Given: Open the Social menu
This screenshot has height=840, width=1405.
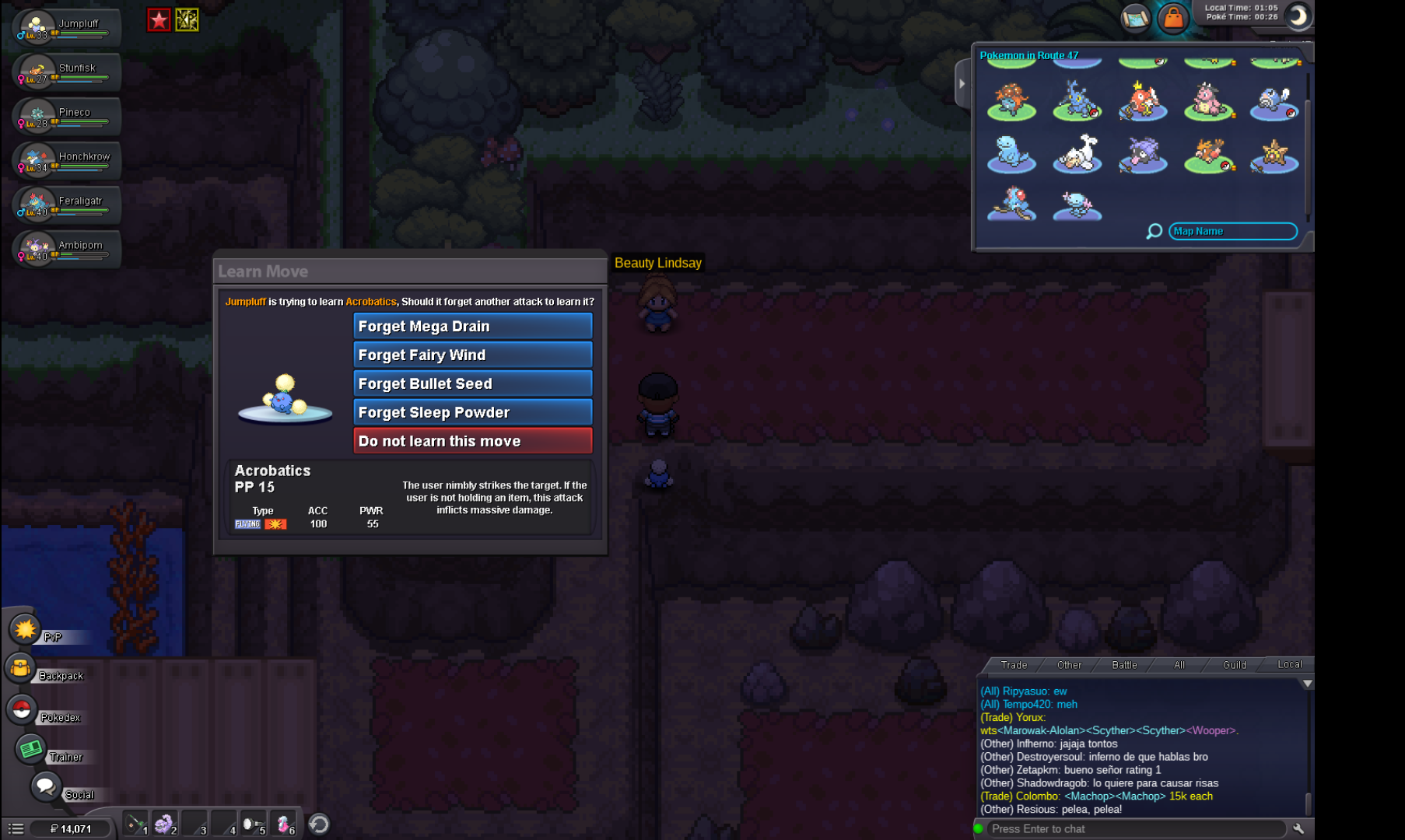Looking at the screenshot, I should tap(45, 786).
